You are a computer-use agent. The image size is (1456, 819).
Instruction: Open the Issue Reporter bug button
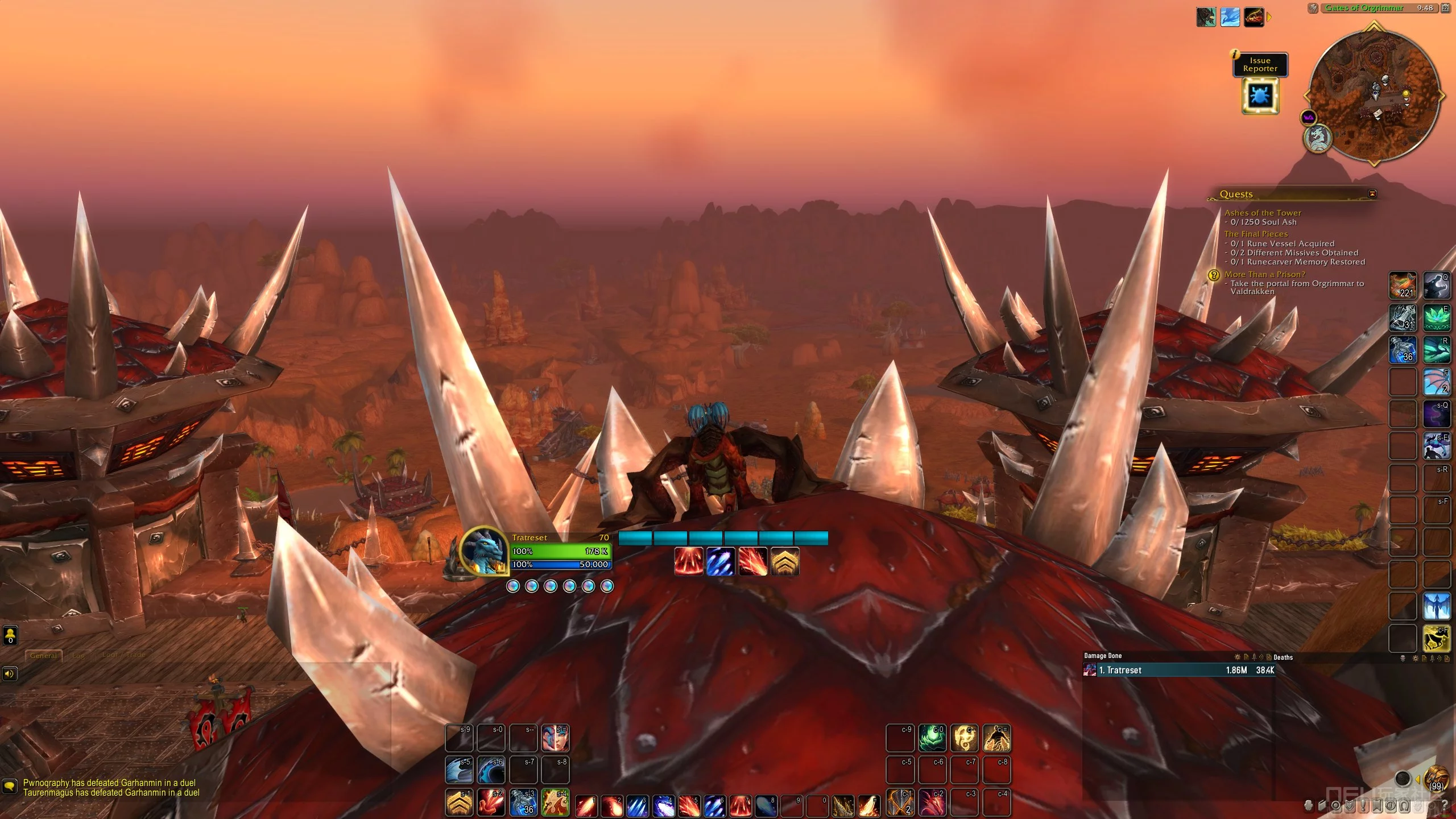(1260, 96)
